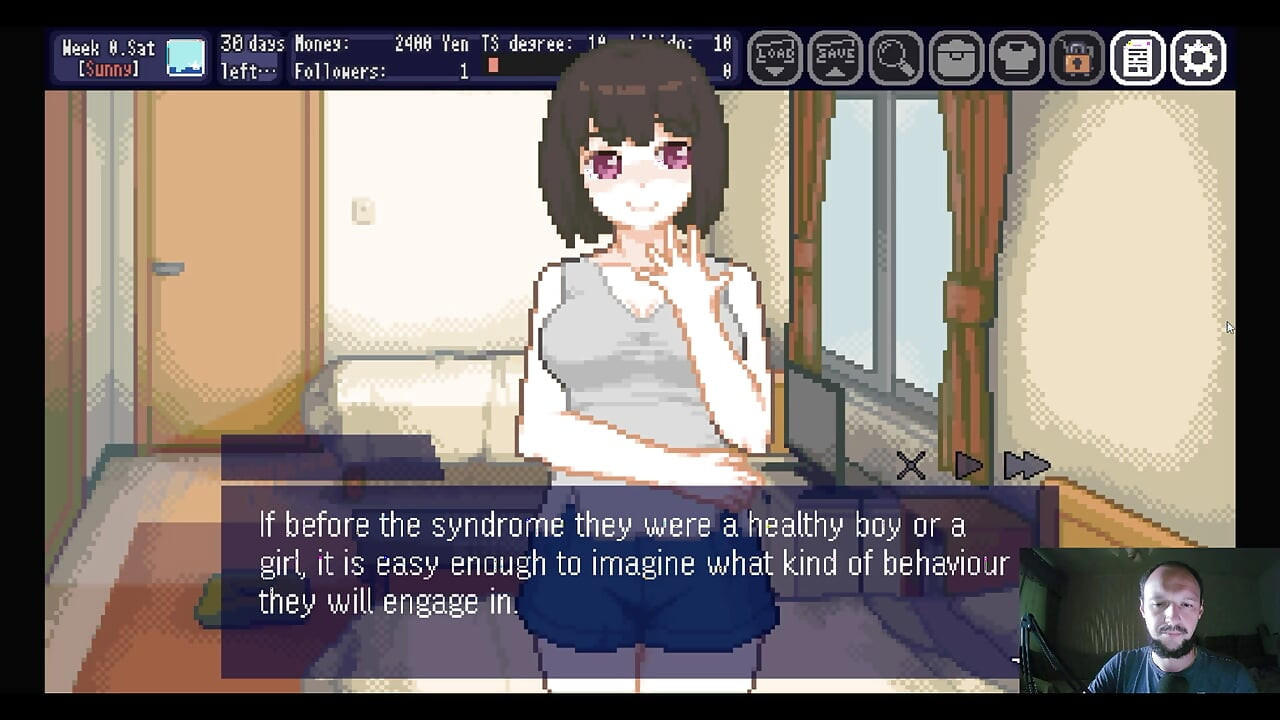The height and width of the screenshot is (720, 1280).
Task: Hide the dialogue box with X
Action: [911, 465]
